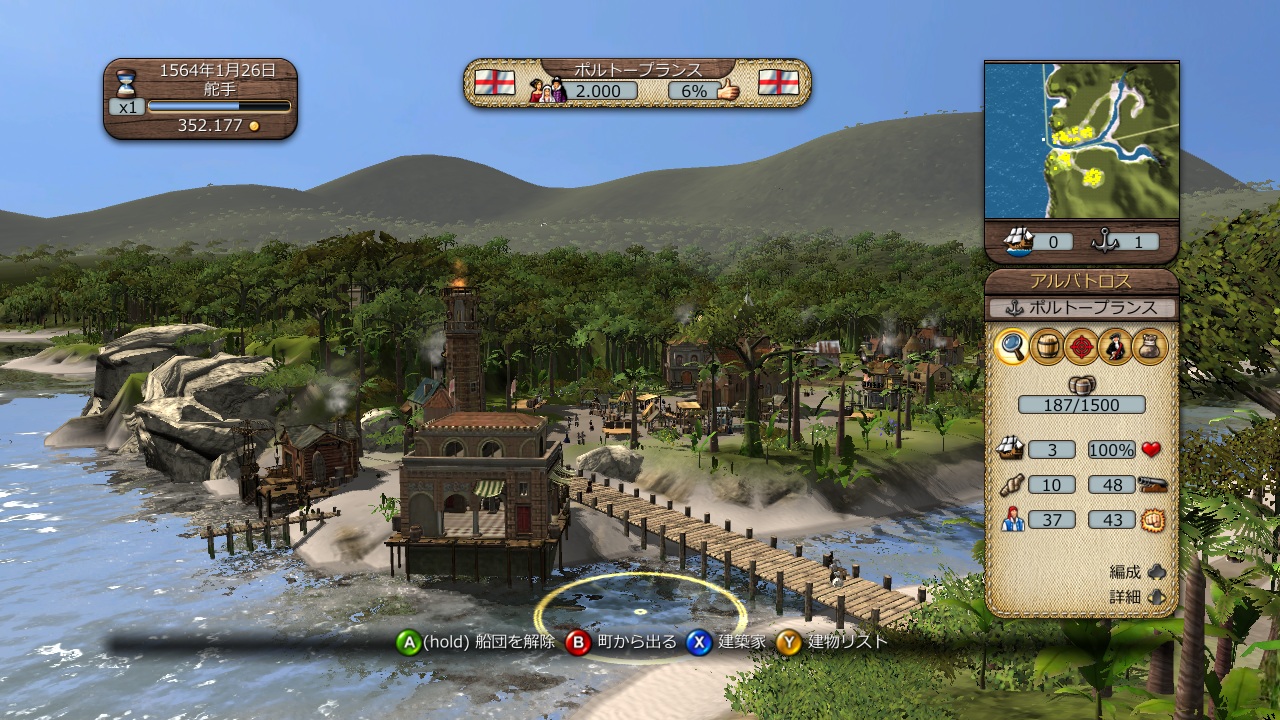Select the sack tab
The height and width of the screenshot is (720, 1280).
pos(1149,346)
